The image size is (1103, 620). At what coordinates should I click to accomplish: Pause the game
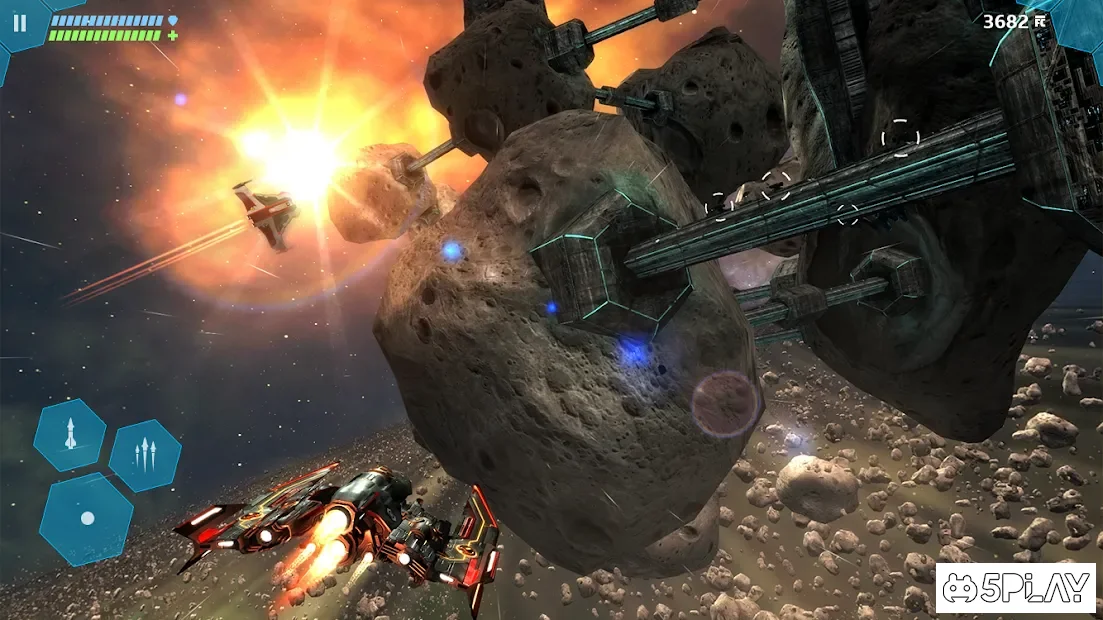20,23
